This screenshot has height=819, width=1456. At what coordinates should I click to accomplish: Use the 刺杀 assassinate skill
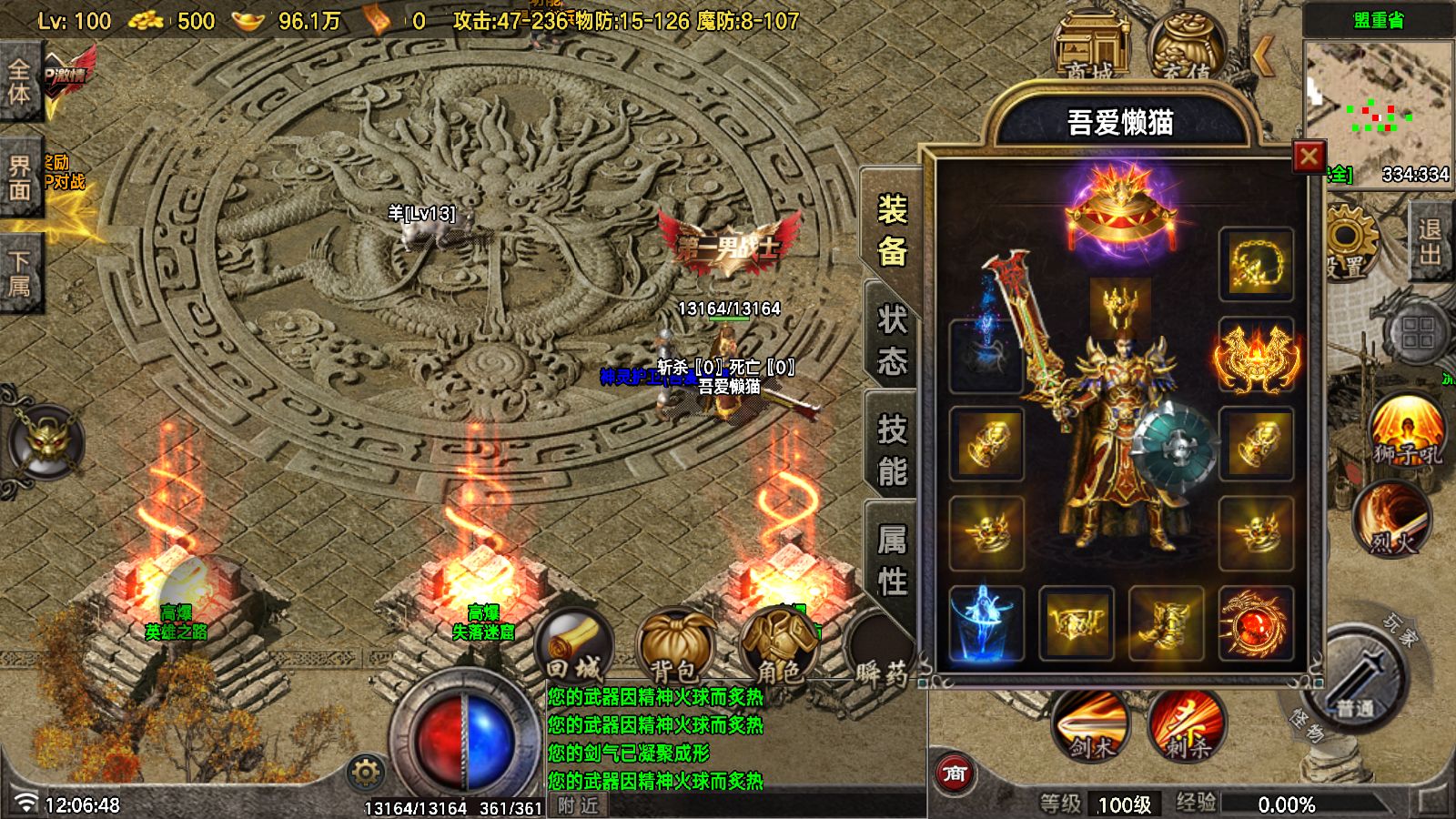click(1186, 725)
